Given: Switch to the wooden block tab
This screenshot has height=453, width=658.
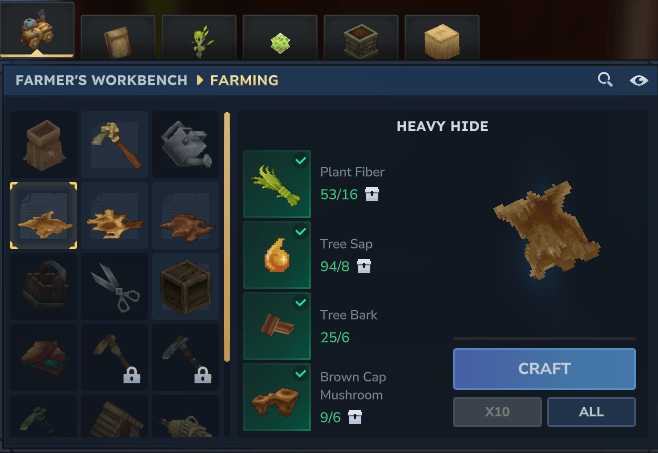Looking at the screenshot, I should 442,38.
